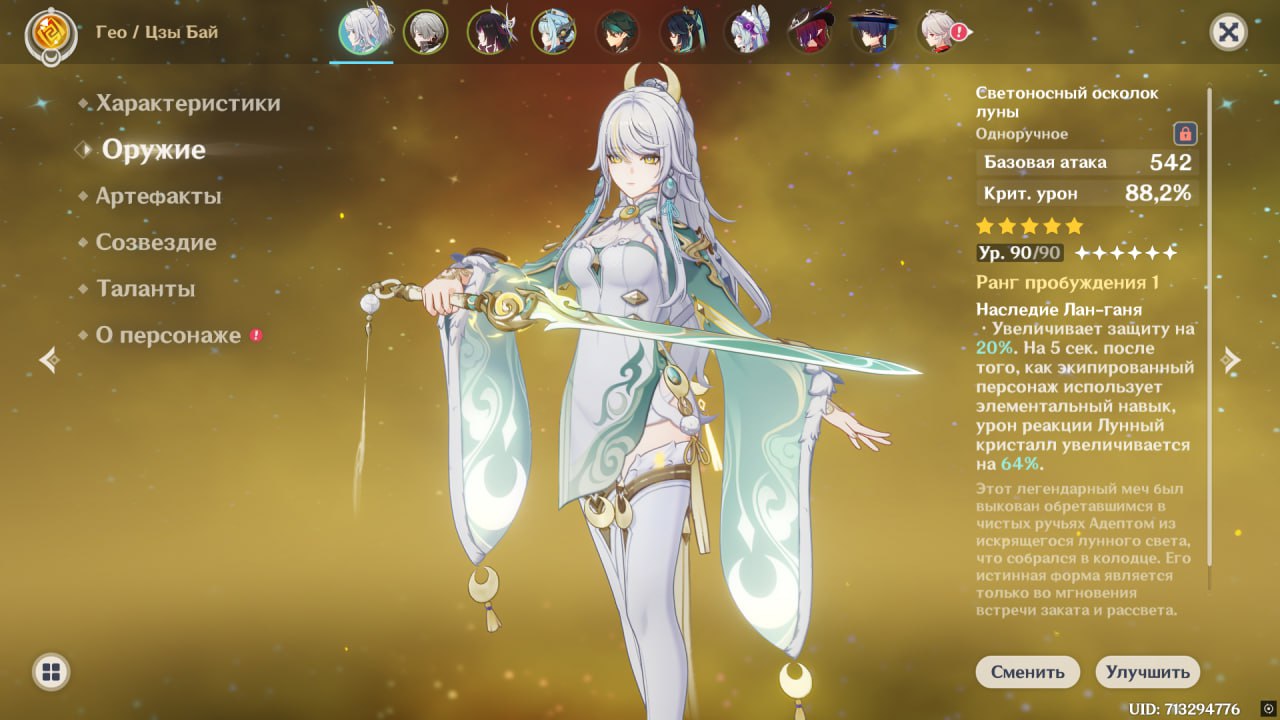Choose the green-haired Xiao portrait

pyautogui.click(x=617, y=32)
